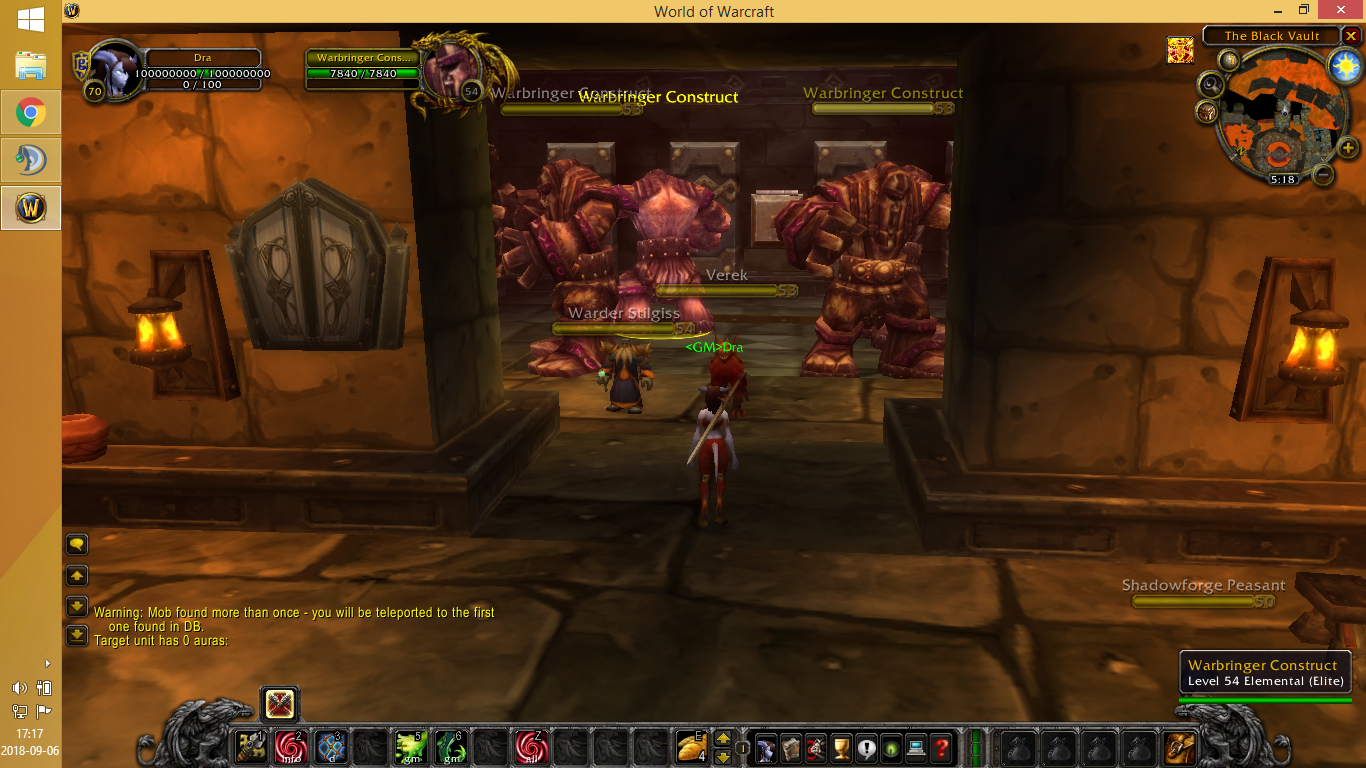Zoom in on the minimap with the plus button
1366x768 pixels.
click(x=1347, y=147)
